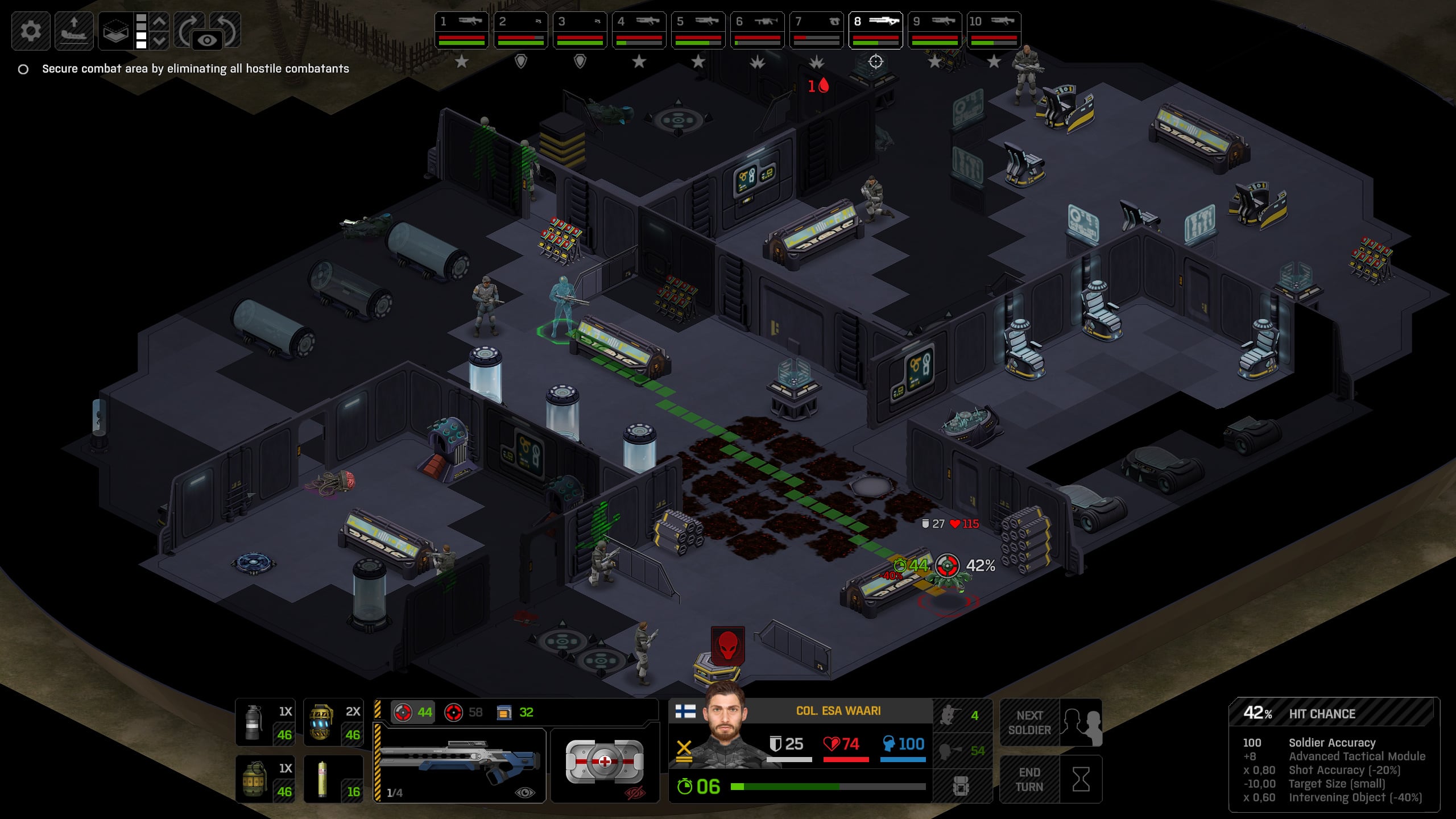
Task: Select soldier 1 in the squad bar
Action: pos(461,30)
